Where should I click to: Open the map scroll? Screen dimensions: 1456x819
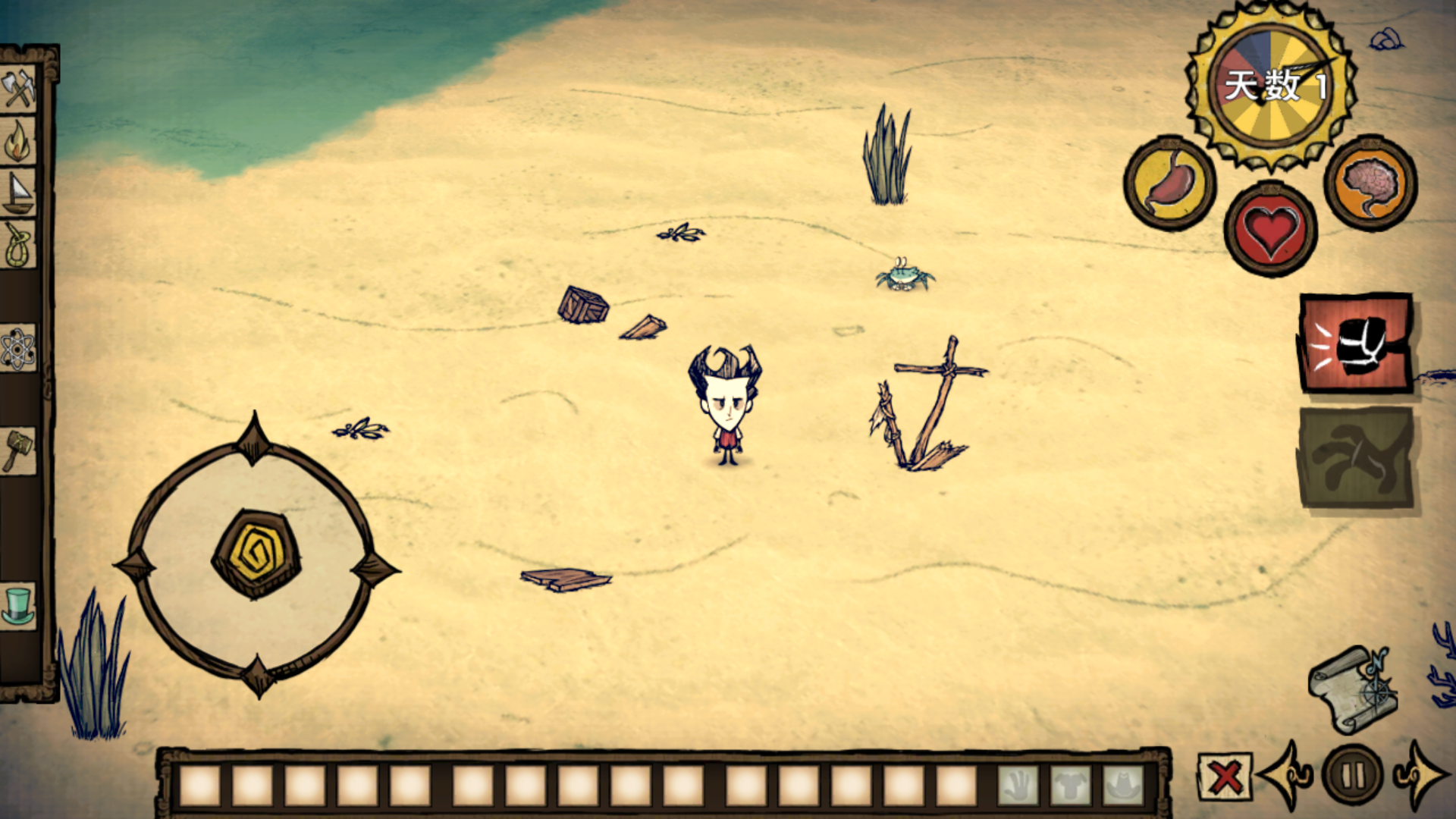point(1354,689)
